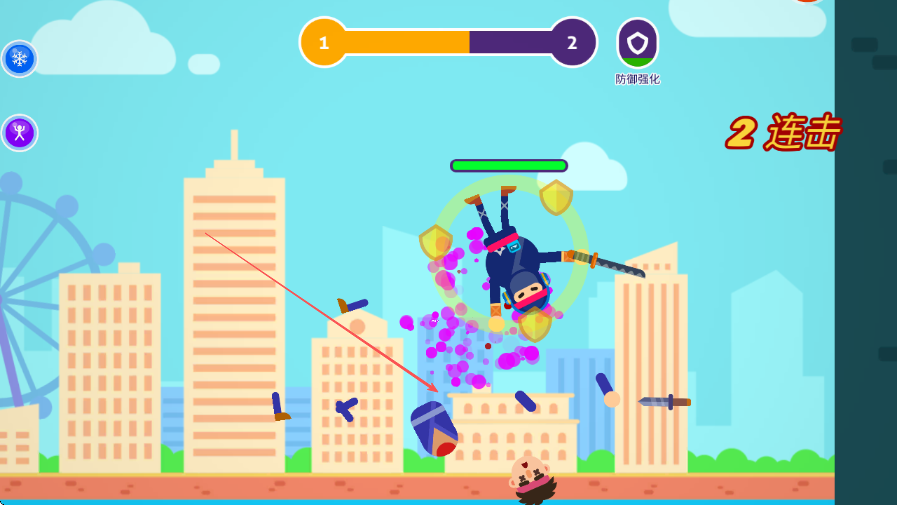Tap the shield defense boost icon
The width and height of the screenshot is (897, 505).
[x=637, y=44]
